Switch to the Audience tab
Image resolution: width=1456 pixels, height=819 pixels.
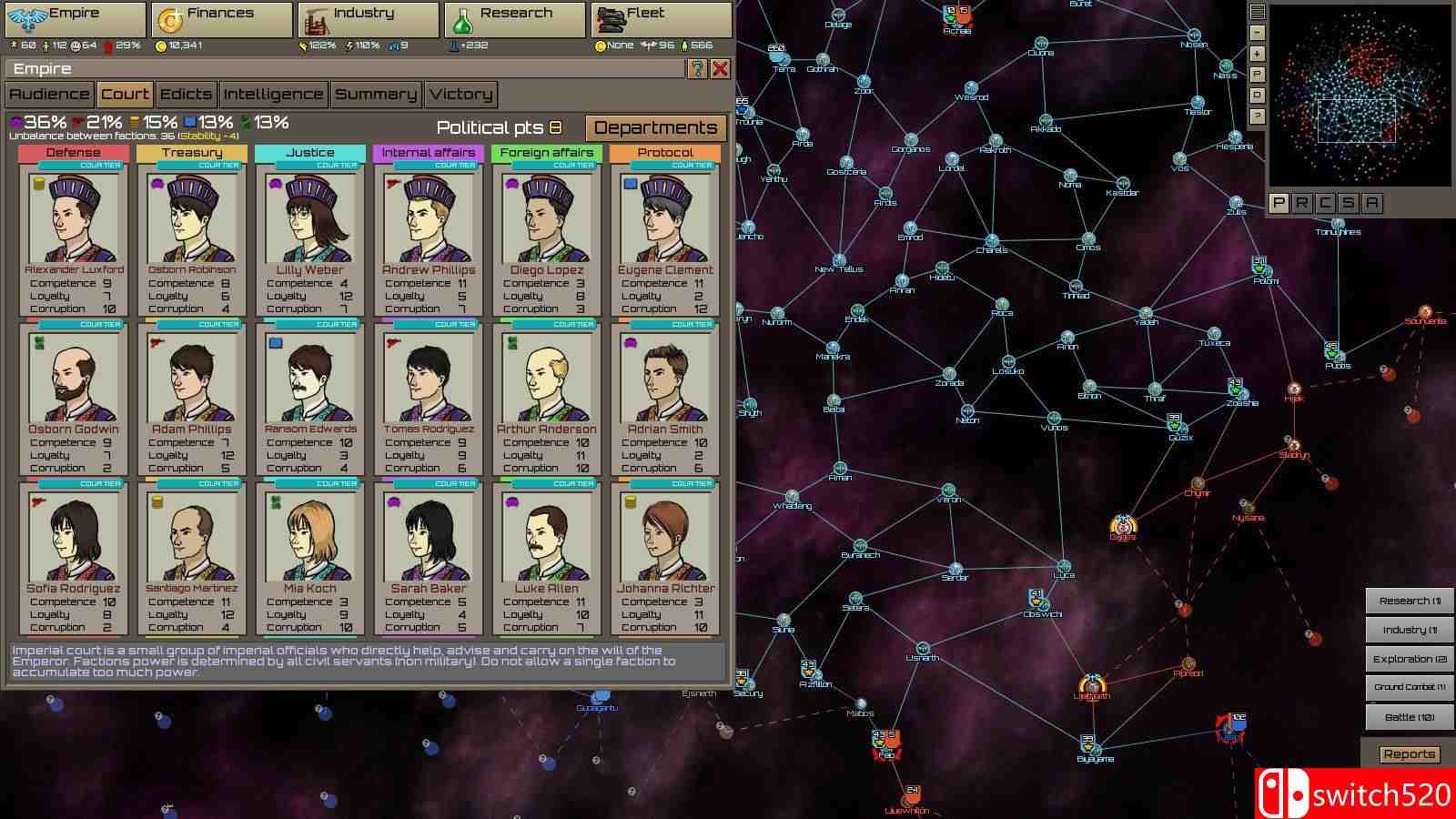click(49, 95)
